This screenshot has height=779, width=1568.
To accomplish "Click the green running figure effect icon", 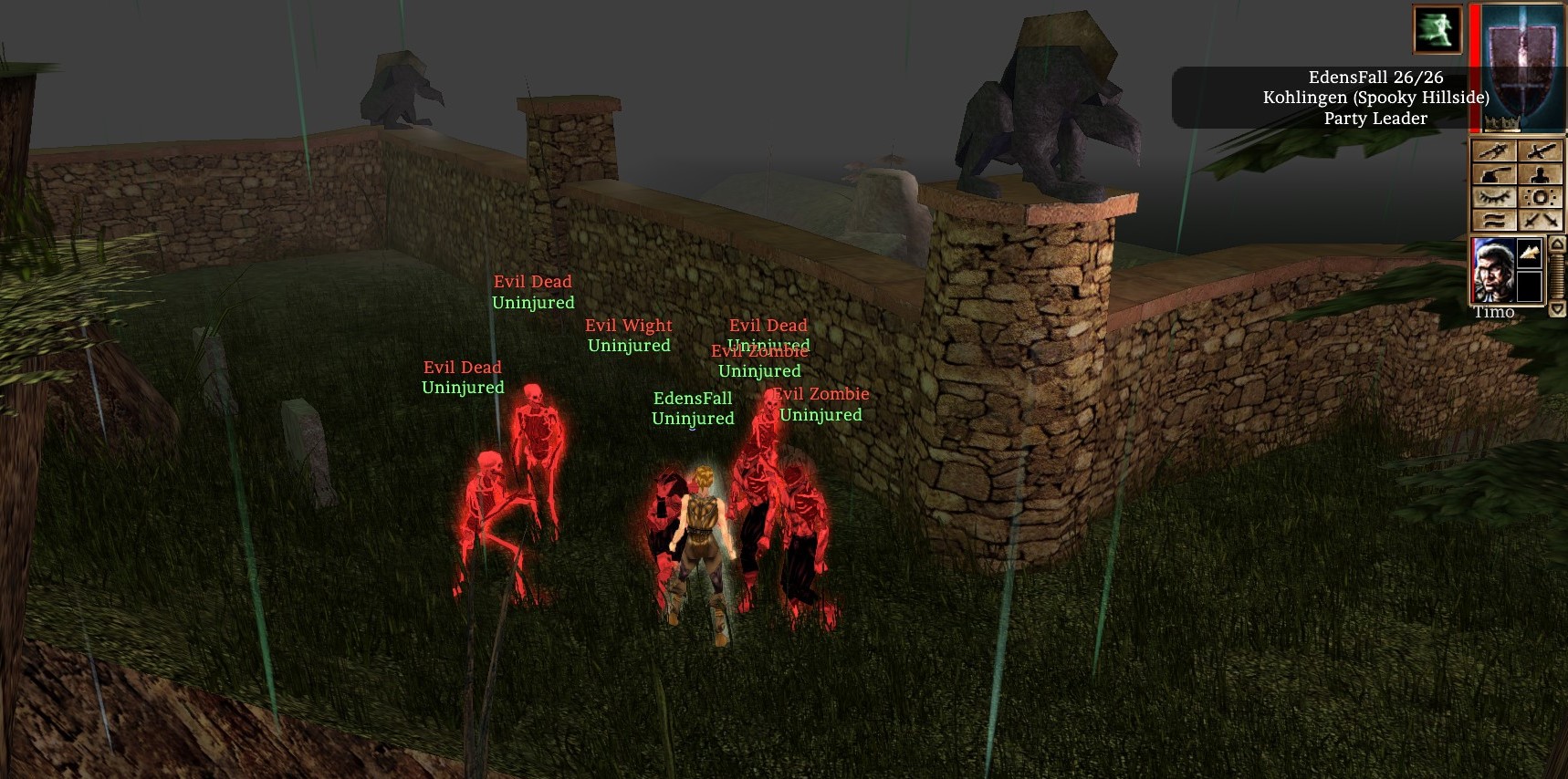I will [1437, 29].
